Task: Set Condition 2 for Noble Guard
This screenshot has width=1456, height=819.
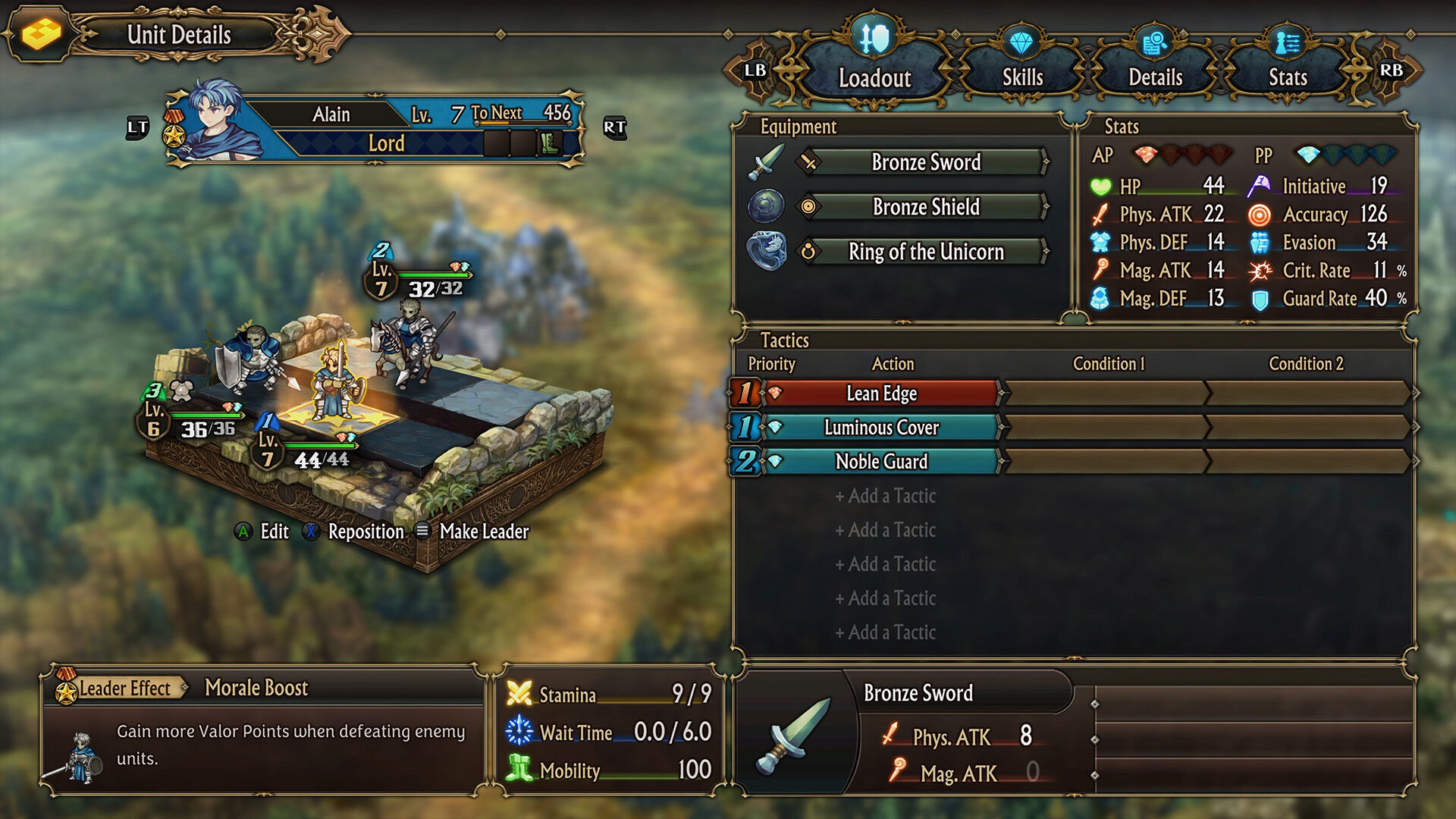Action: tap(1306, 462)
